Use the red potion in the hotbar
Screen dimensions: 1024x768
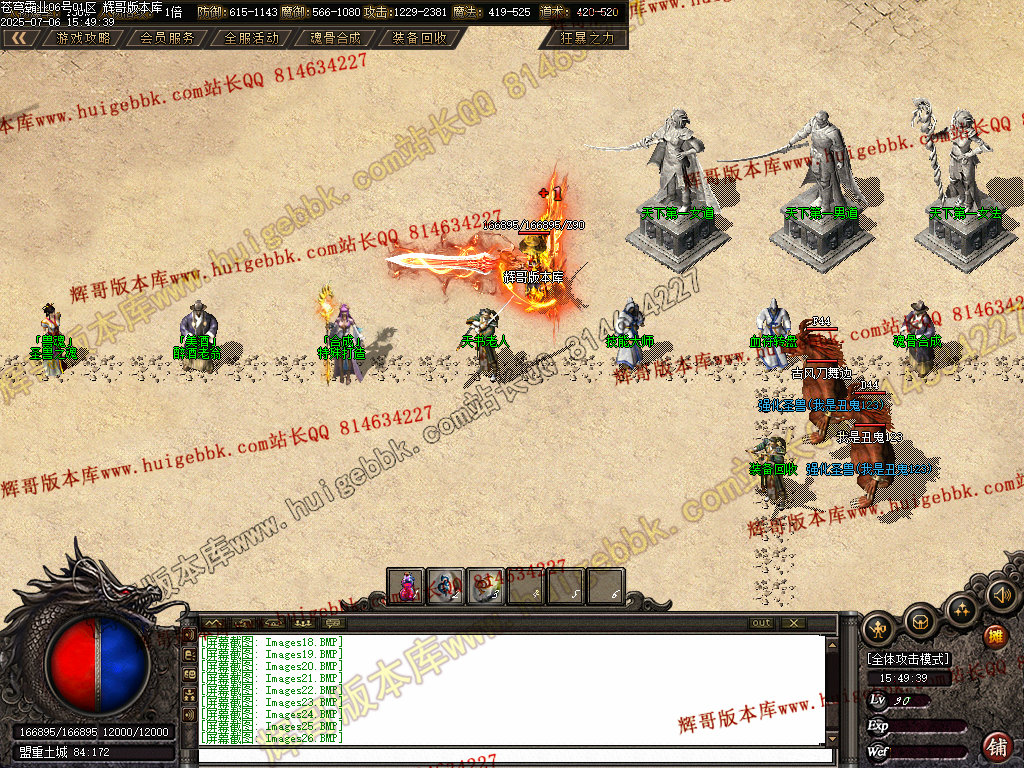click(407, 587)
